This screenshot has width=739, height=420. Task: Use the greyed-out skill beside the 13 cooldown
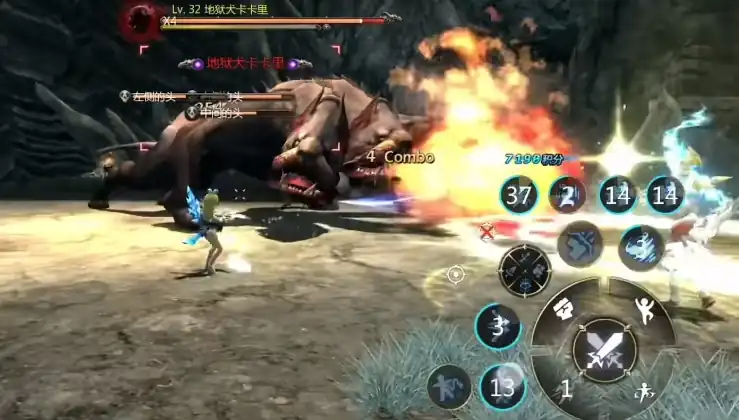[x=448, y=386]
